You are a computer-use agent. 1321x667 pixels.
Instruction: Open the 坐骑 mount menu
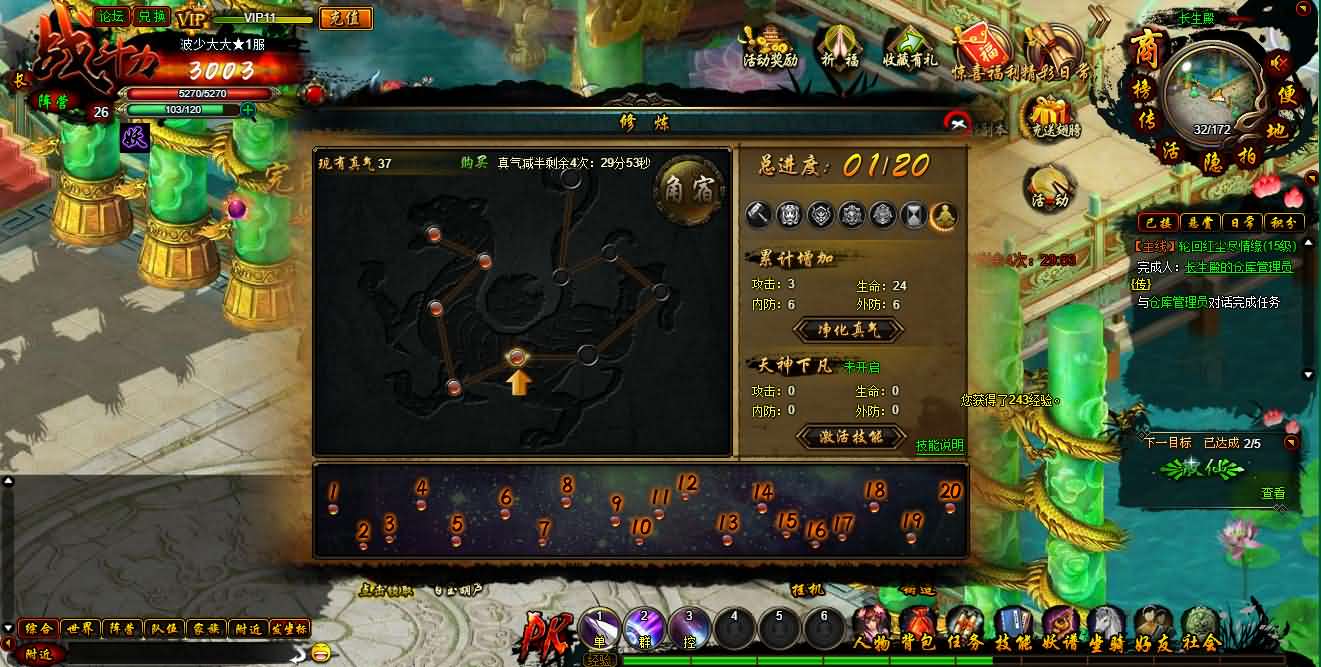point(1105,630)
